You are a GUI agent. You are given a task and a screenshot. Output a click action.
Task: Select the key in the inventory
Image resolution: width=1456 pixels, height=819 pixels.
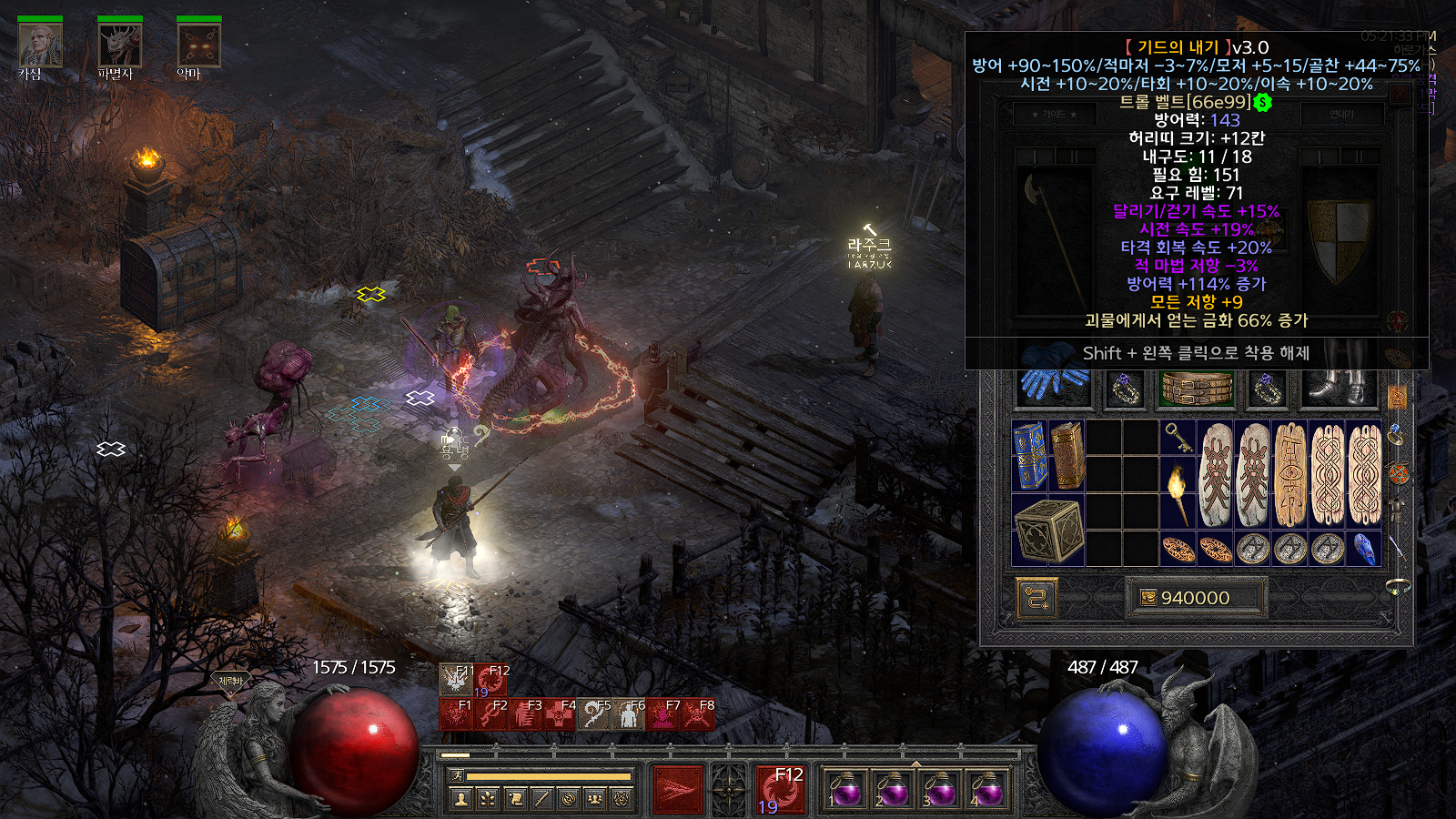coord(1178,438)
